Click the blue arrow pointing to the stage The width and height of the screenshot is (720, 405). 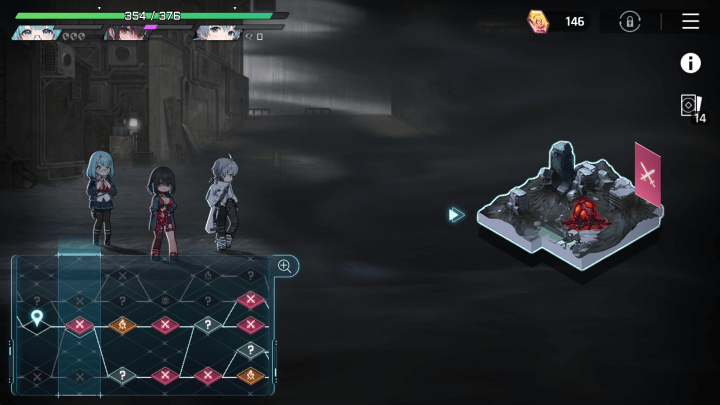pos(456,214)
